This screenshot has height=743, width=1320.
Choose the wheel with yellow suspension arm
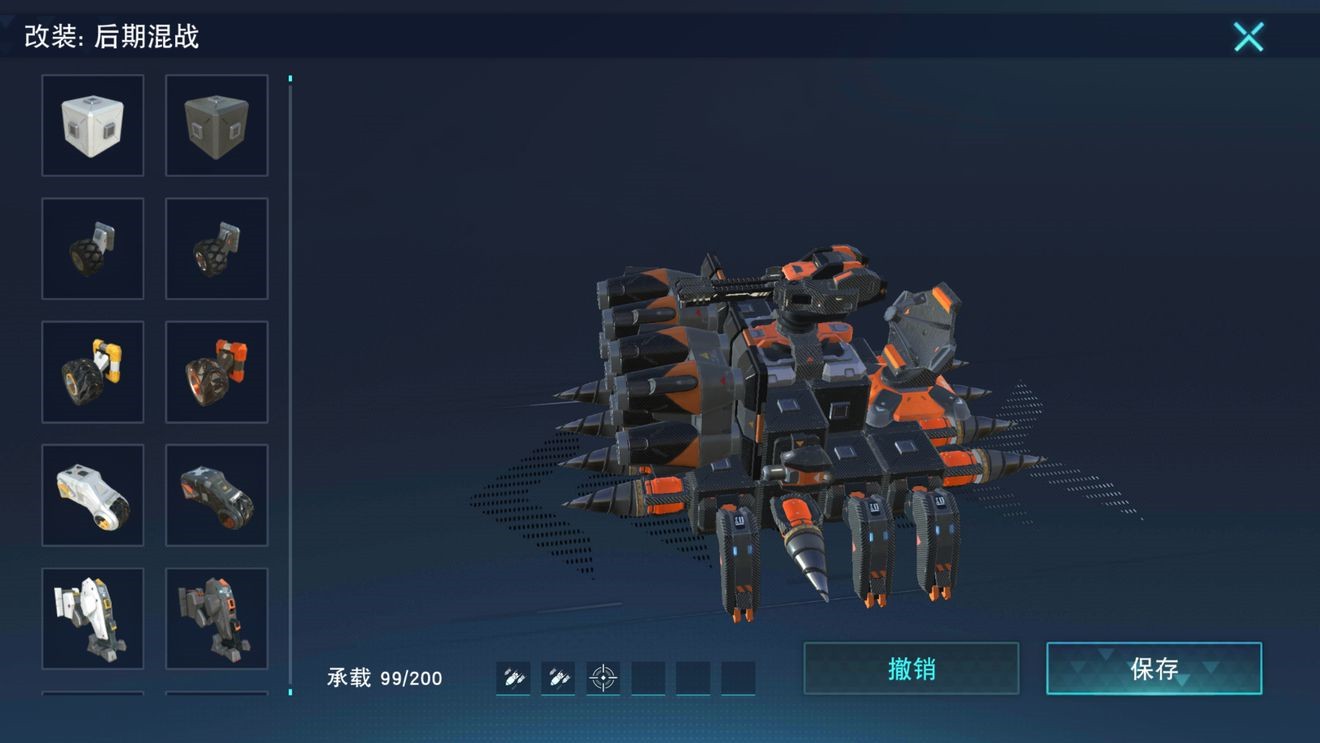[93, 372]
